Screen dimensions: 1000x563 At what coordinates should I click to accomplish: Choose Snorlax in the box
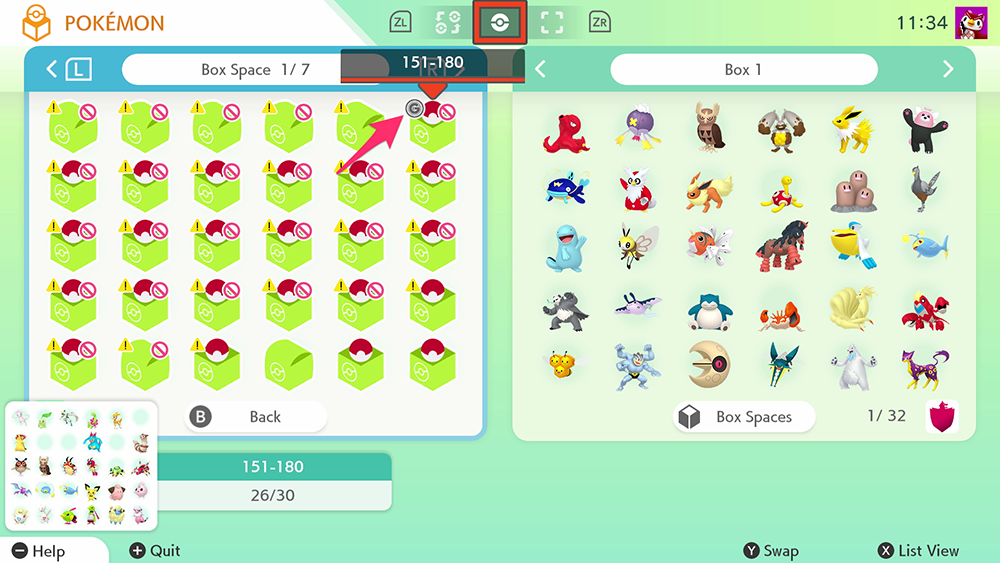click(x=709, y=309)
